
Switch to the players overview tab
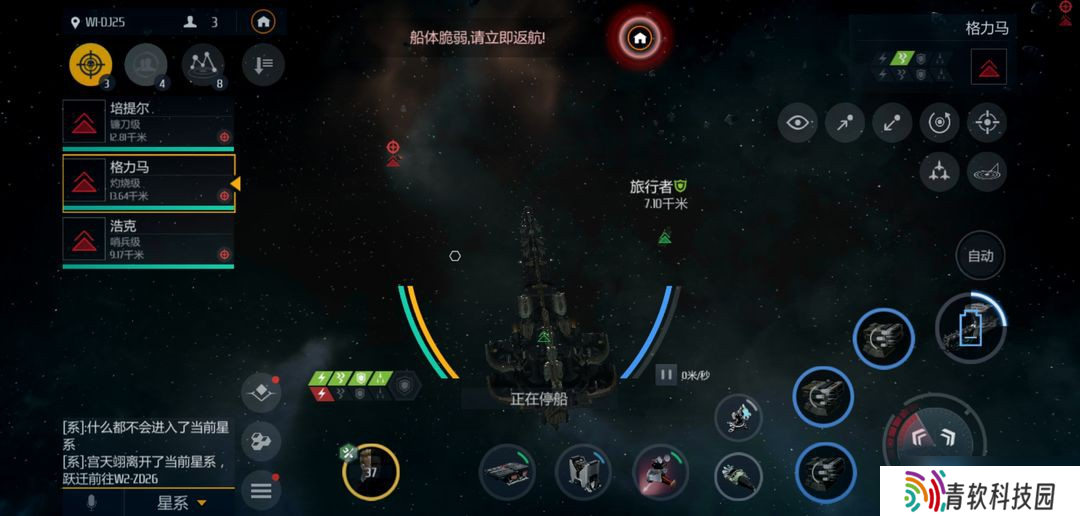(147, 65)
